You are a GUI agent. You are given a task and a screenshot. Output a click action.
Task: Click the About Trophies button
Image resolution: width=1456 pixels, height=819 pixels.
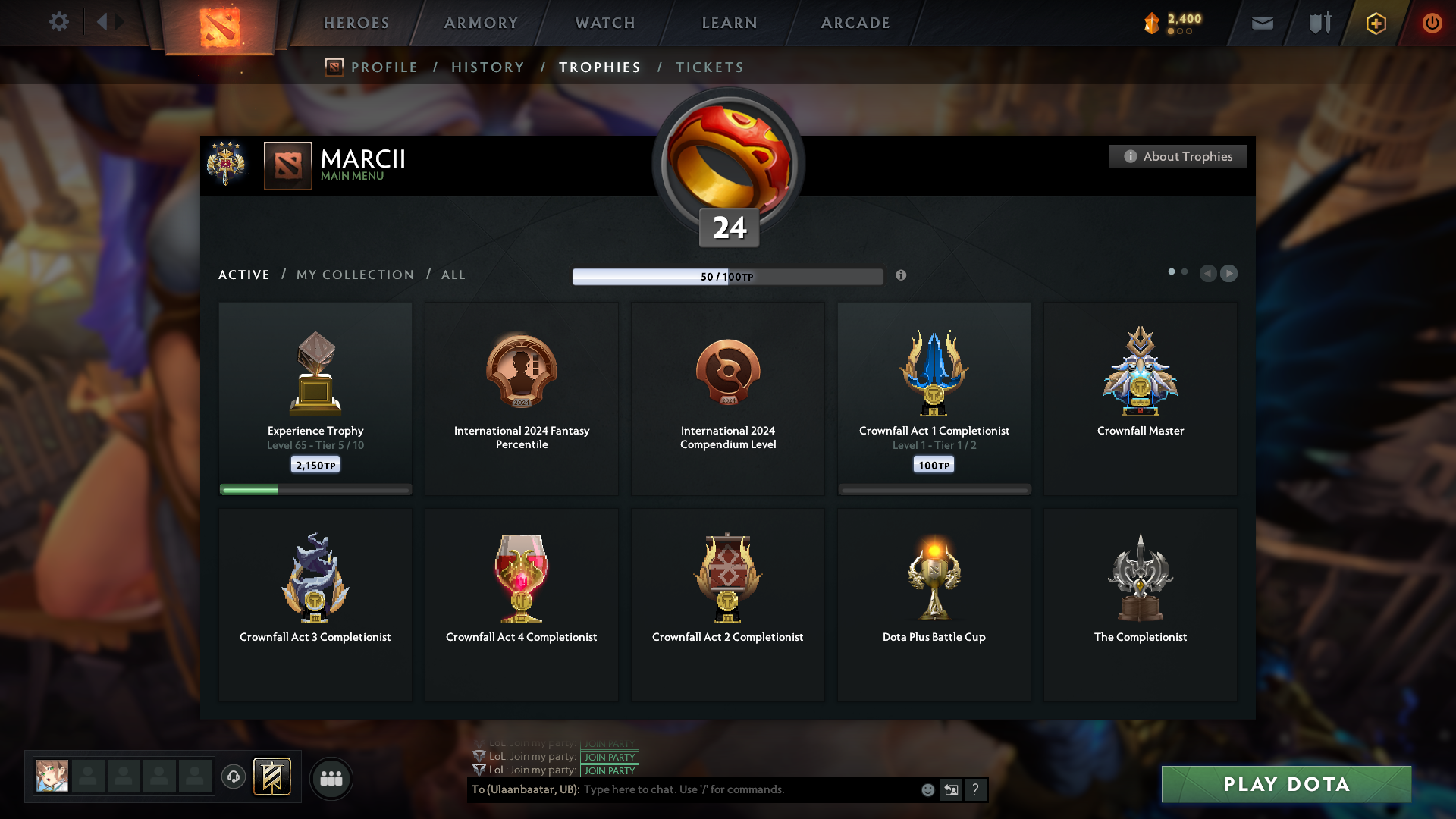point(1178,156)
